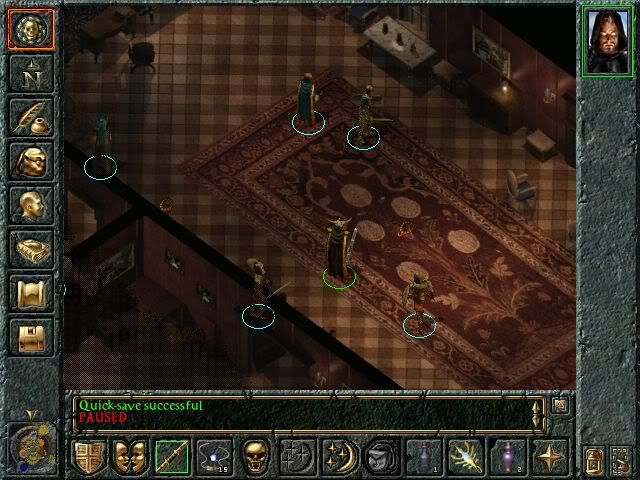This screenshot has height=480, width=640.
Task: Open the journal with the quill icon
Action: (29, 116)
